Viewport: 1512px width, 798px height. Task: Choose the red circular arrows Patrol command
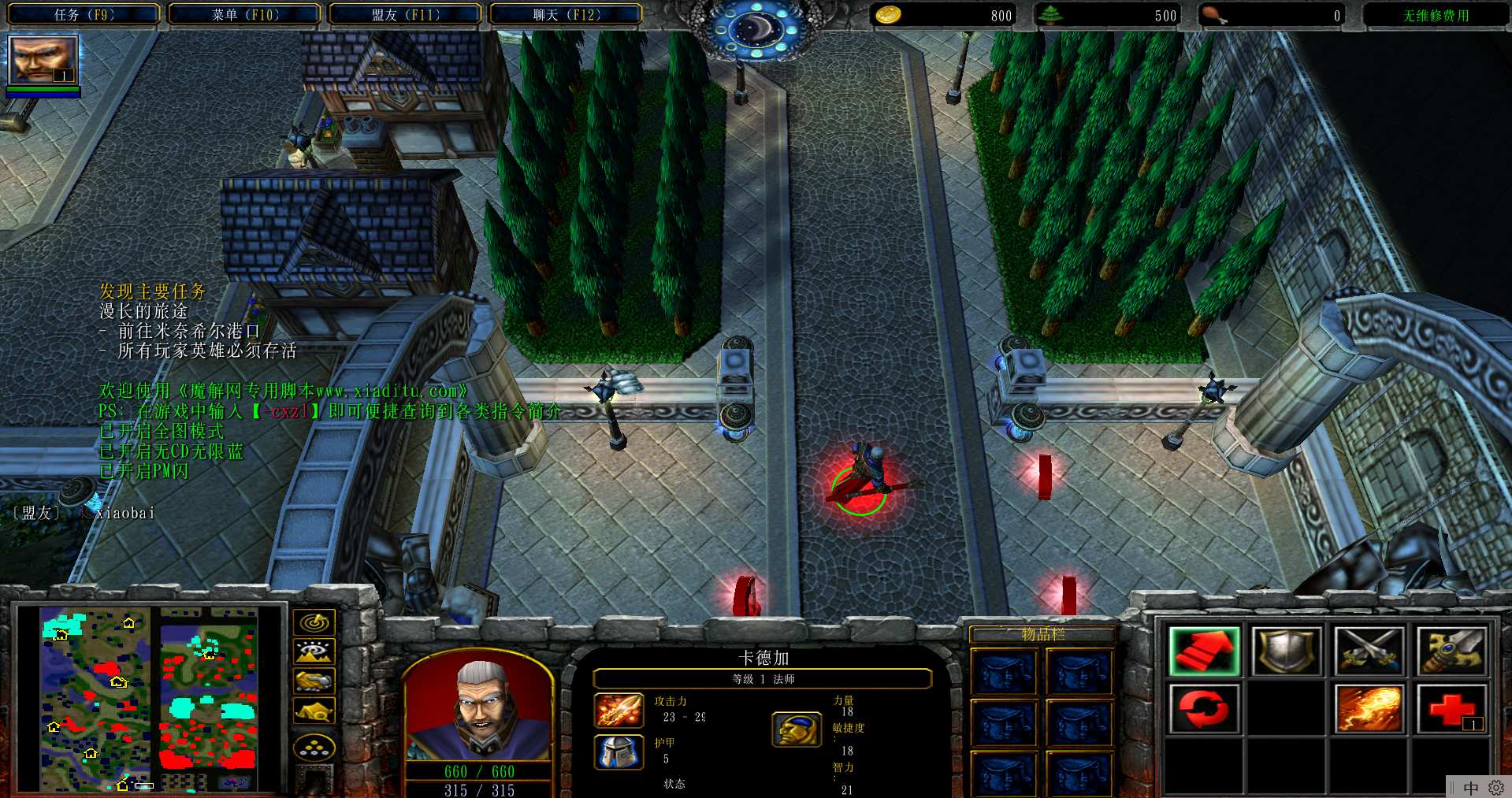coord(1204,708)
